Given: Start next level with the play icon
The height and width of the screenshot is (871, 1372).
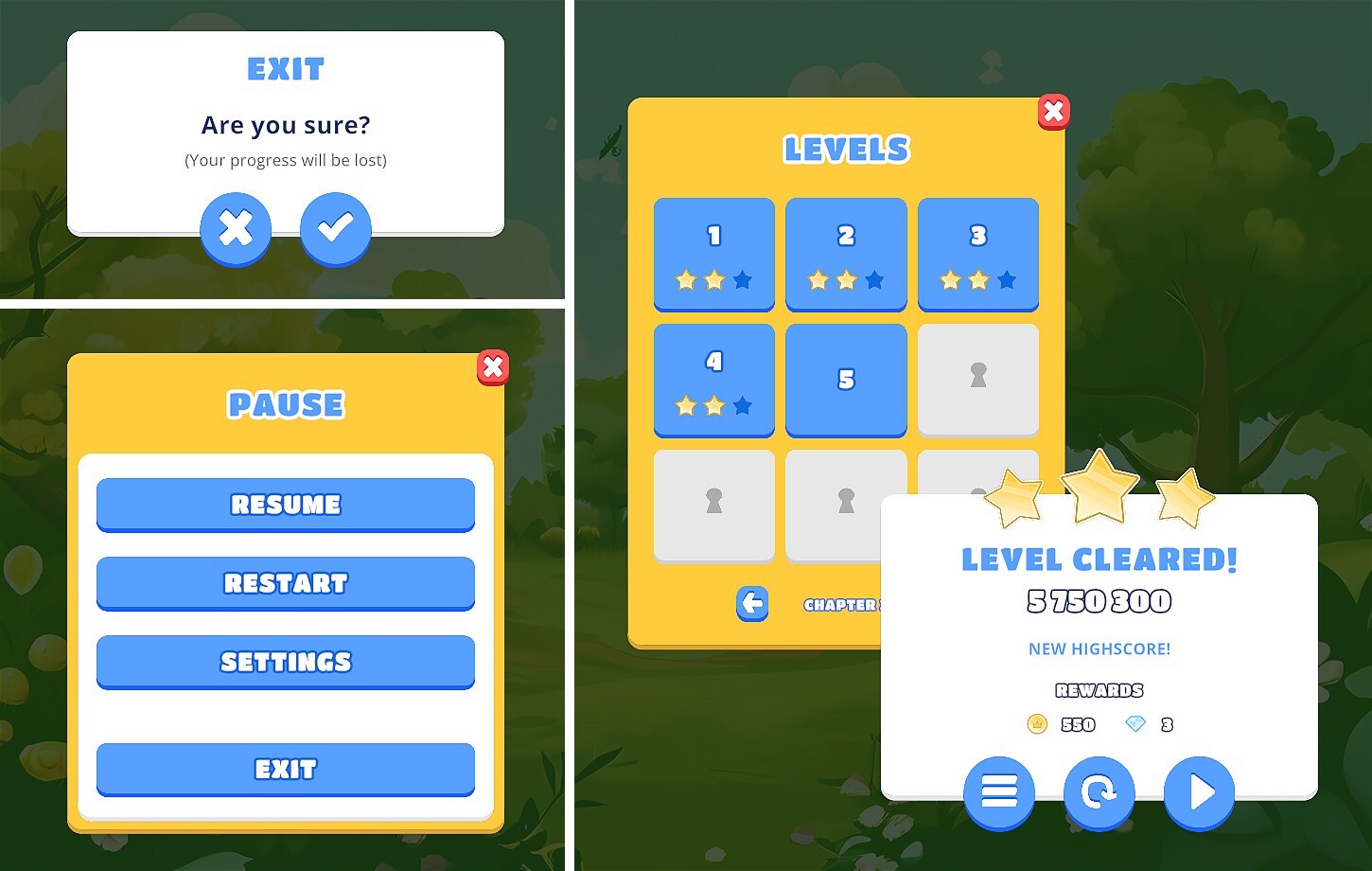Looking at the screenshot, I should point(1199,793).
